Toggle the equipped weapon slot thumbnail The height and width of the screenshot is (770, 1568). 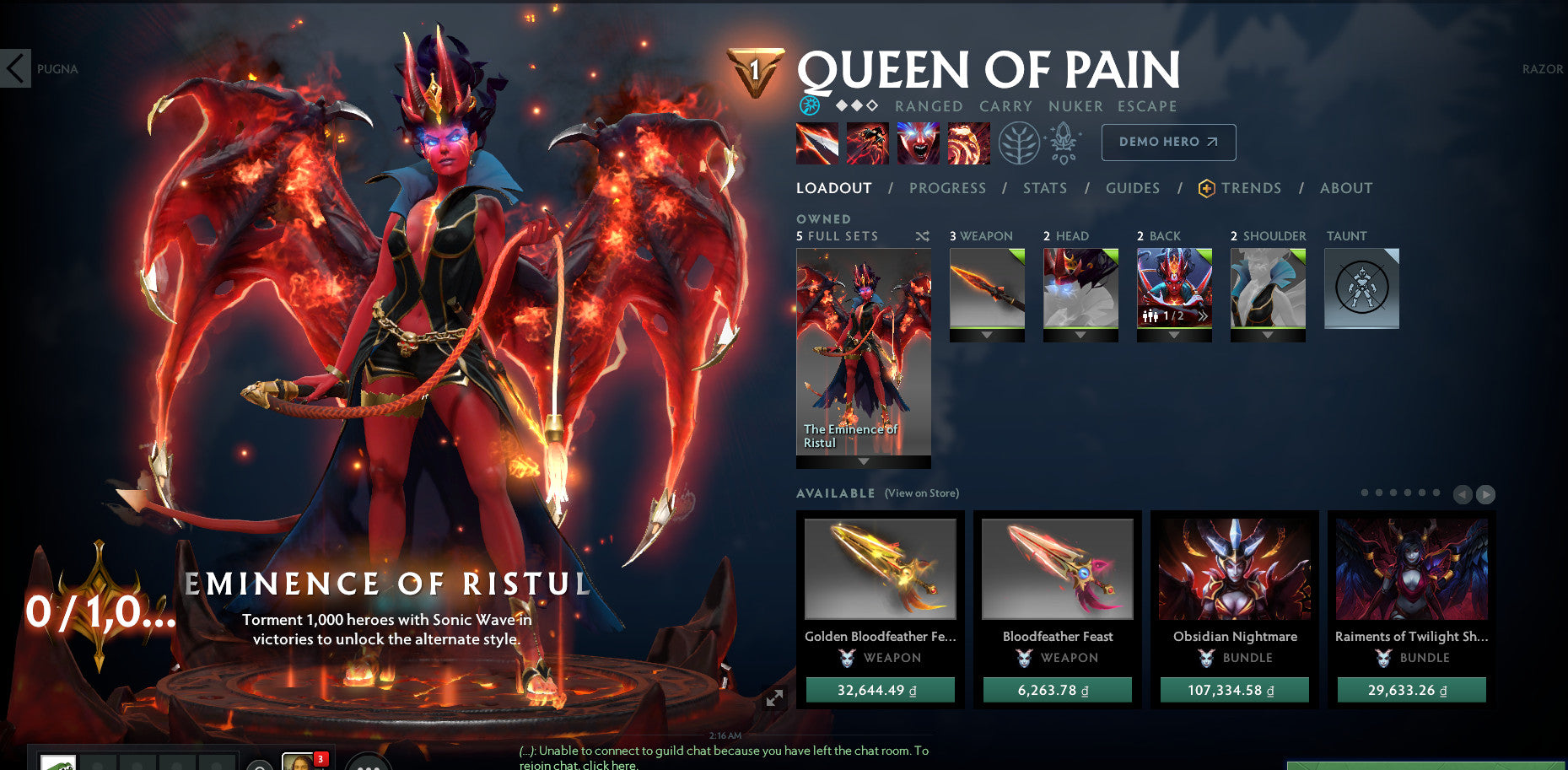987,288
